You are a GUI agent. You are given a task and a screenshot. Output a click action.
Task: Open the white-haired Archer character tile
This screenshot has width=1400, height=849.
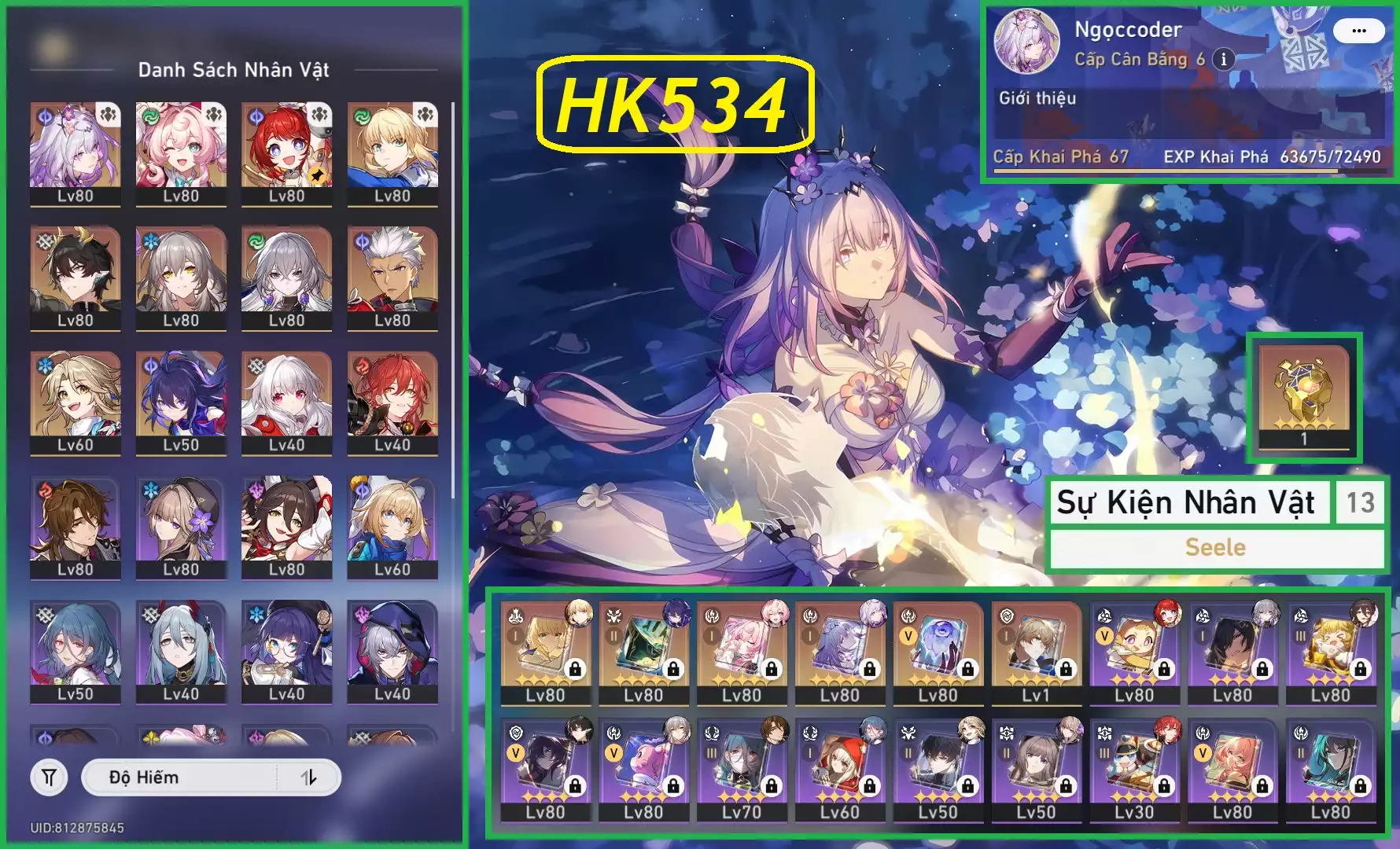click(x=392, y=277)
